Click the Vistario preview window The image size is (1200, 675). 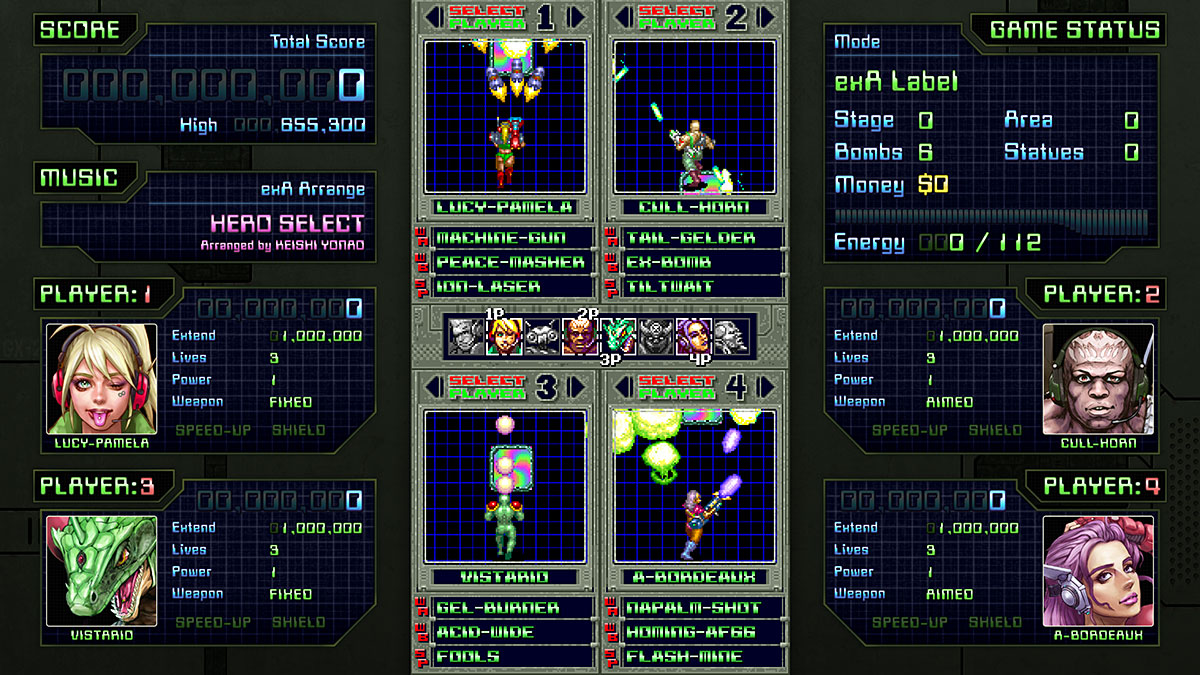click(505, 486)
